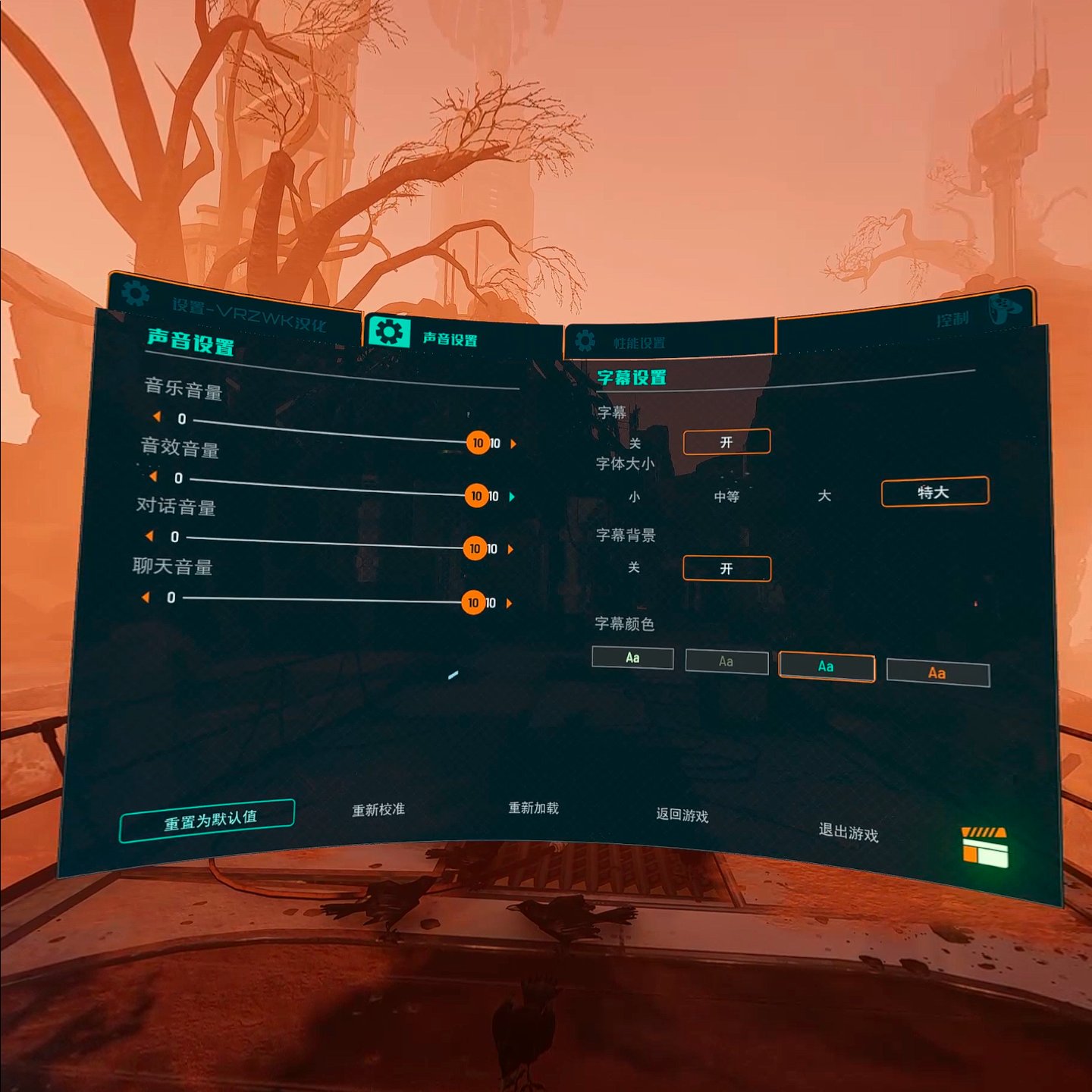The height and width of the screenshot is (1092, 1092).
Task: Click 返回游戏 to resume playing
Action: click(682, 815)
